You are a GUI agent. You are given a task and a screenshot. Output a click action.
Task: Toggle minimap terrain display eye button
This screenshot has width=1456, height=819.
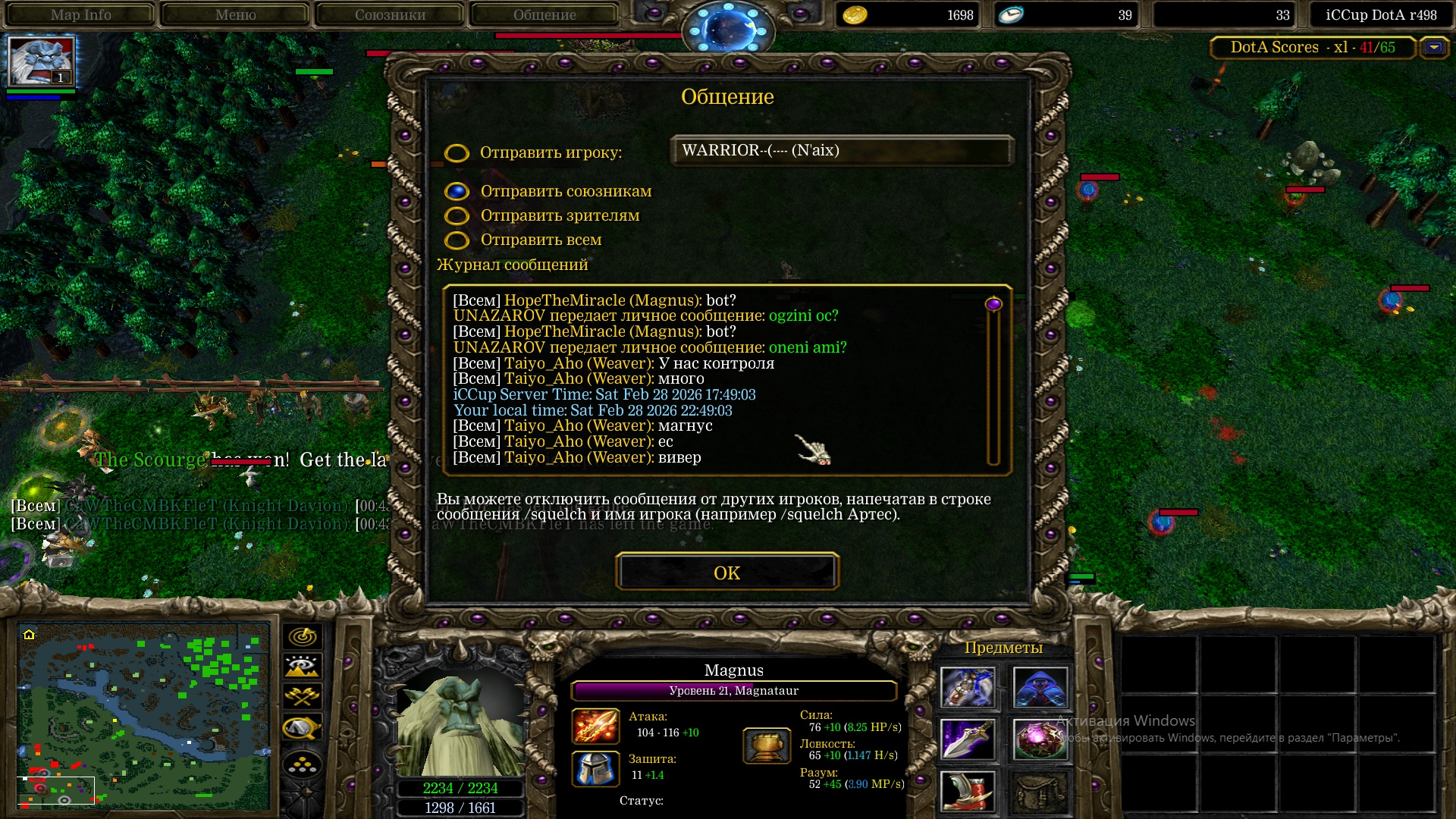tap(303, 667)
